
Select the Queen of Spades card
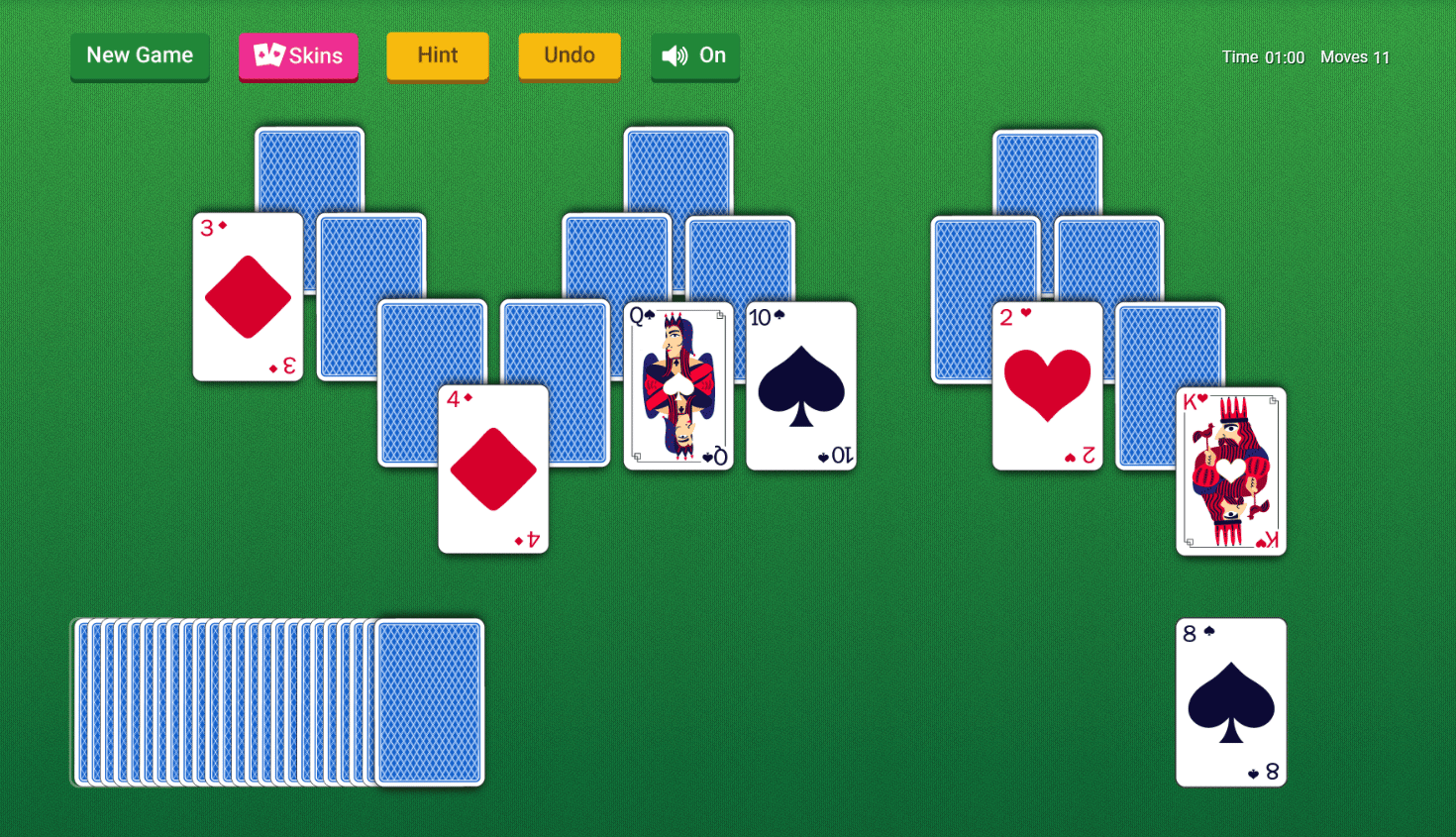tap(678, 386)
